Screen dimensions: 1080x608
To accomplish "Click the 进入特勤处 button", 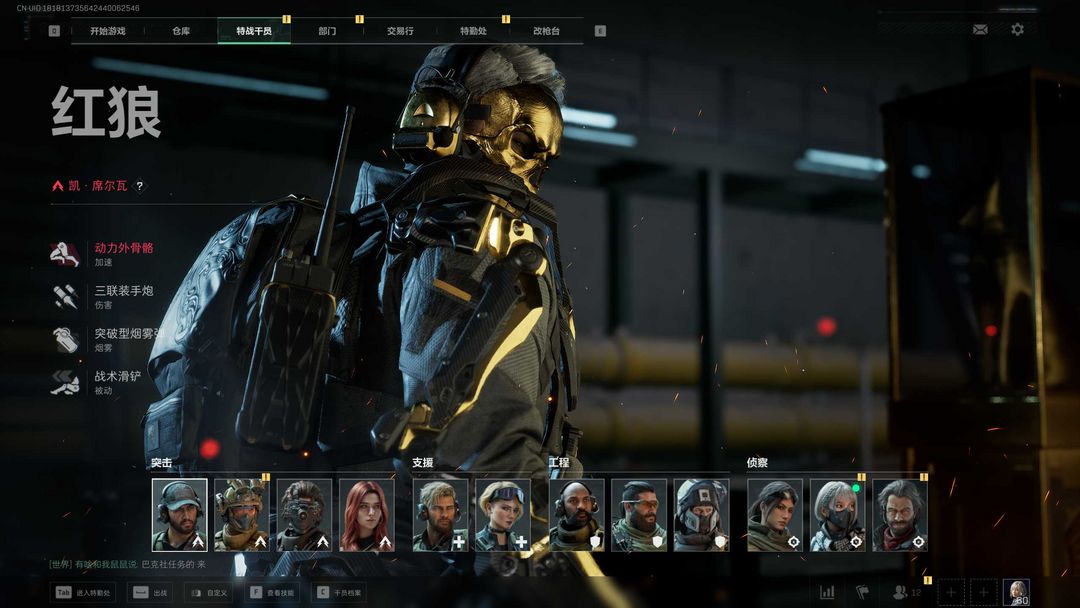I will pos(84,593).
